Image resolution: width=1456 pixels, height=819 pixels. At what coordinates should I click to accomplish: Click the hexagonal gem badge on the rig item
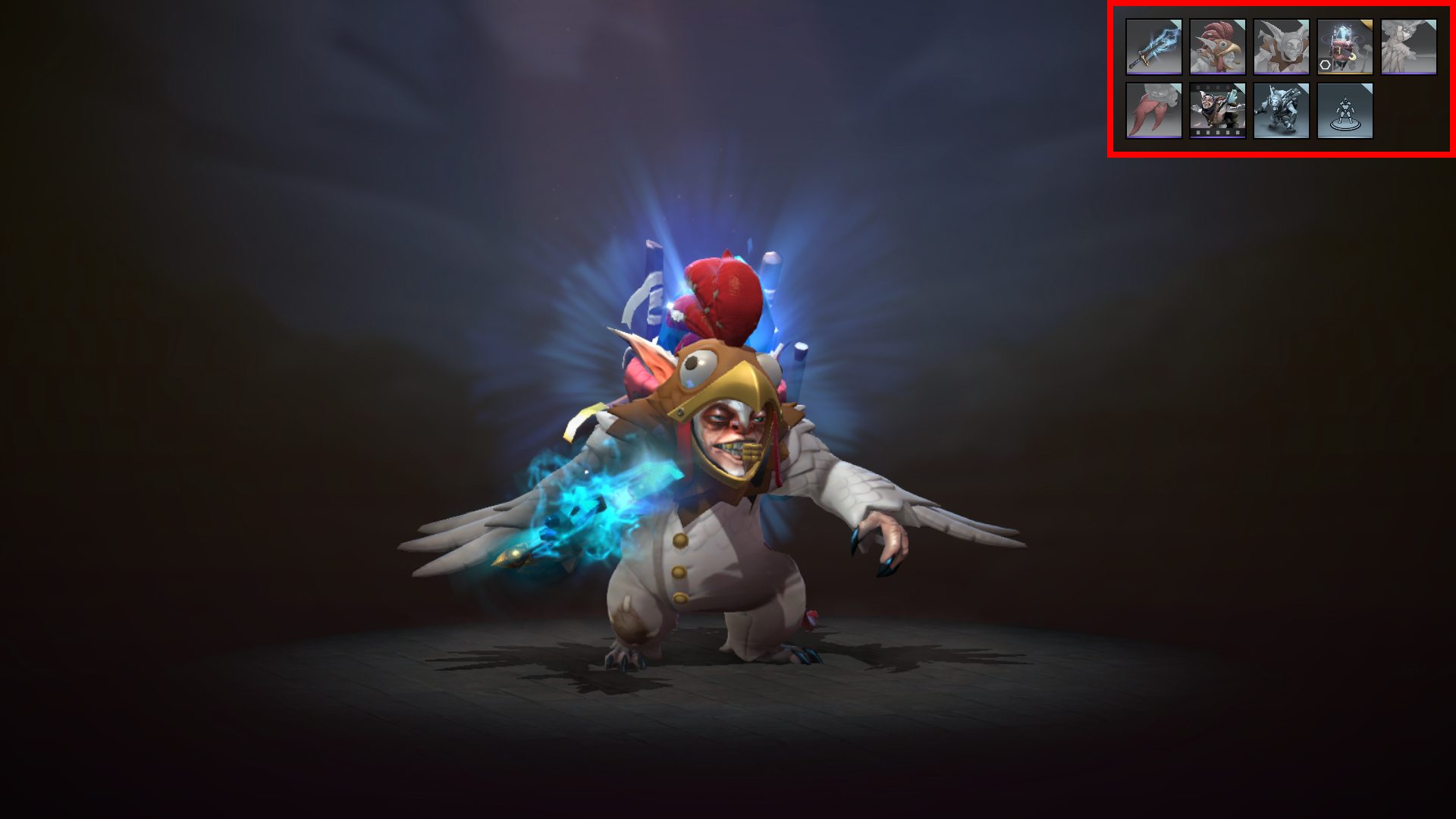1326,64
